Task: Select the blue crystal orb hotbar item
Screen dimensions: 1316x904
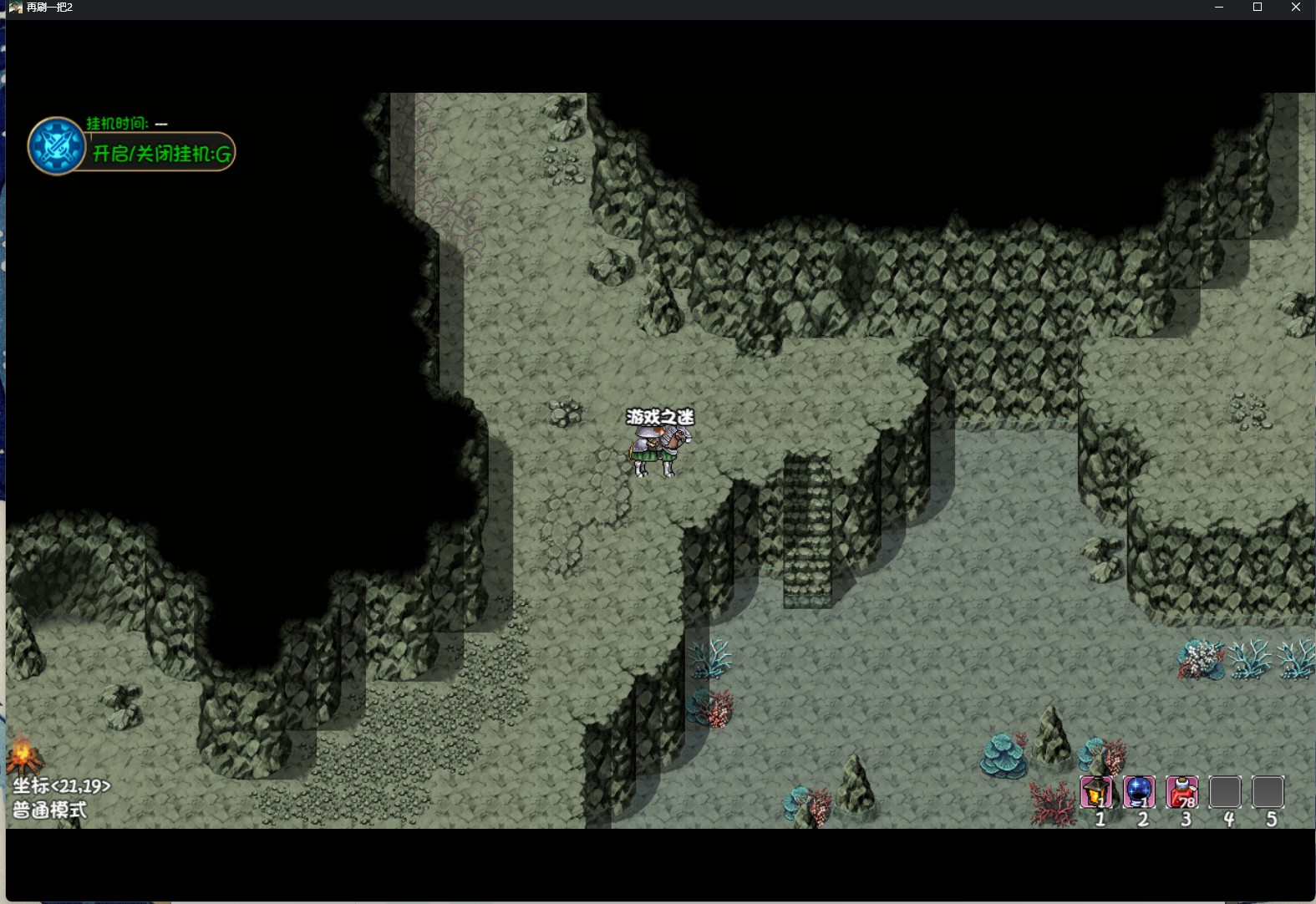Action: tap(1139, 792)
